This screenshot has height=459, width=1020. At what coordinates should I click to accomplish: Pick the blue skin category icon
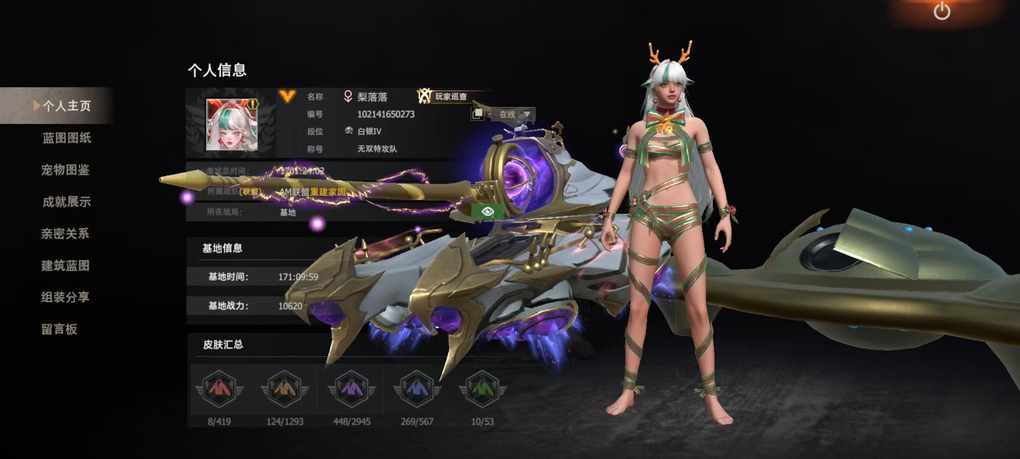[416, 386]
